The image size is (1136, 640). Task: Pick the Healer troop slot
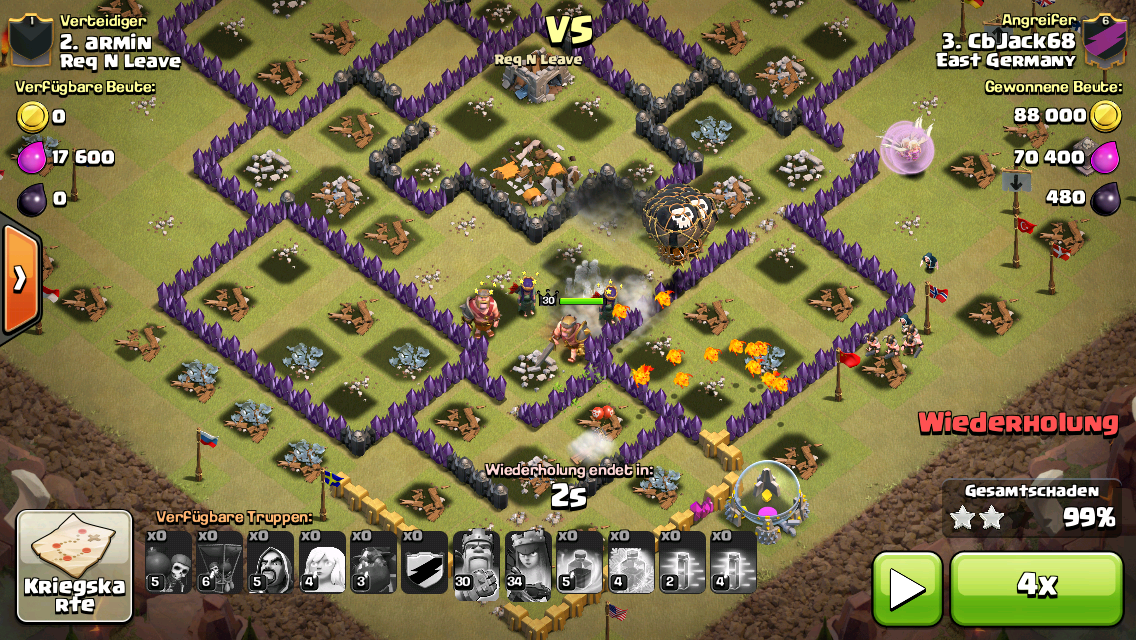324,563
